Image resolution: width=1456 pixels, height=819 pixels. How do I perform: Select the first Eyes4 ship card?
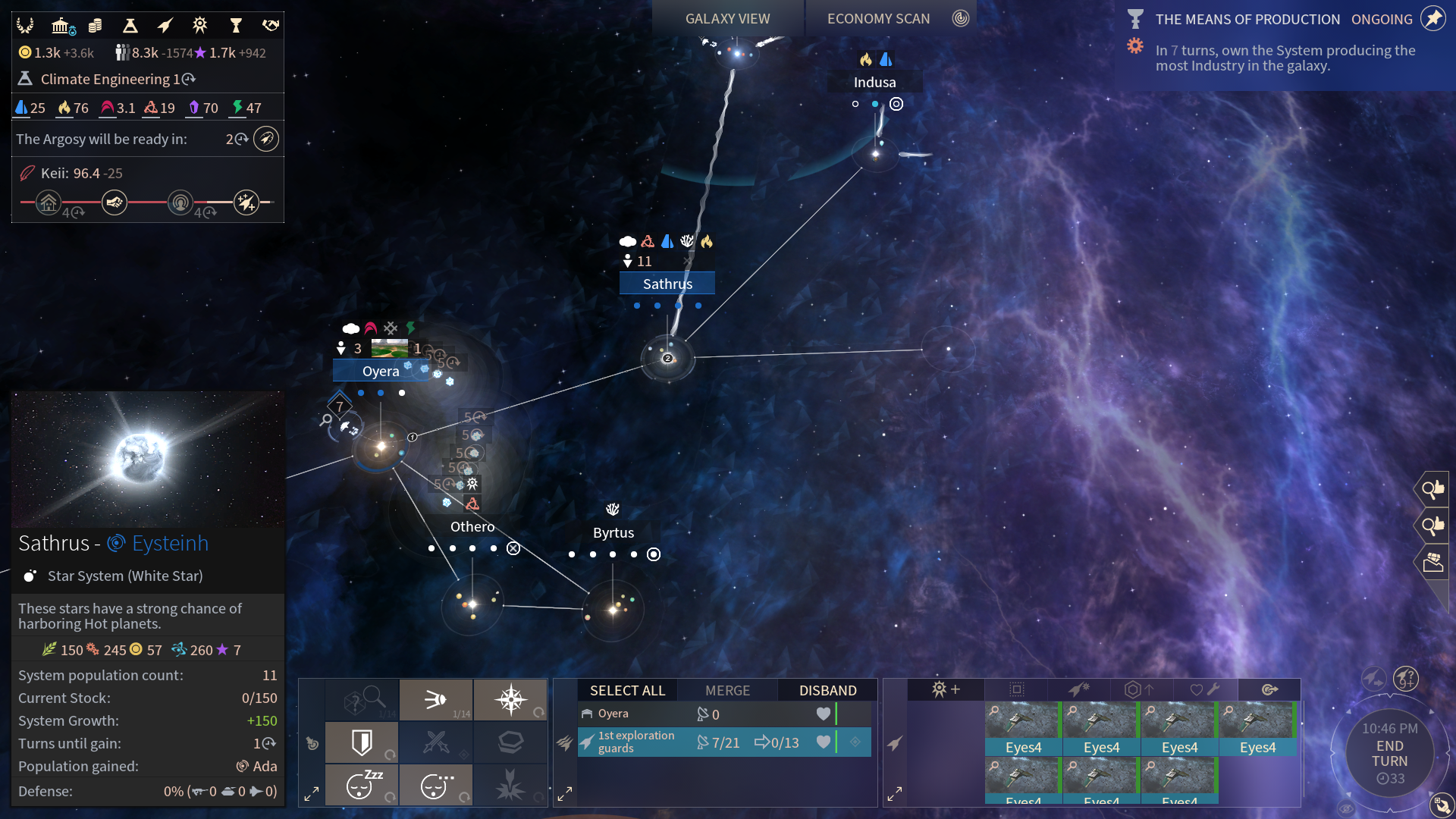(1023, 728)
